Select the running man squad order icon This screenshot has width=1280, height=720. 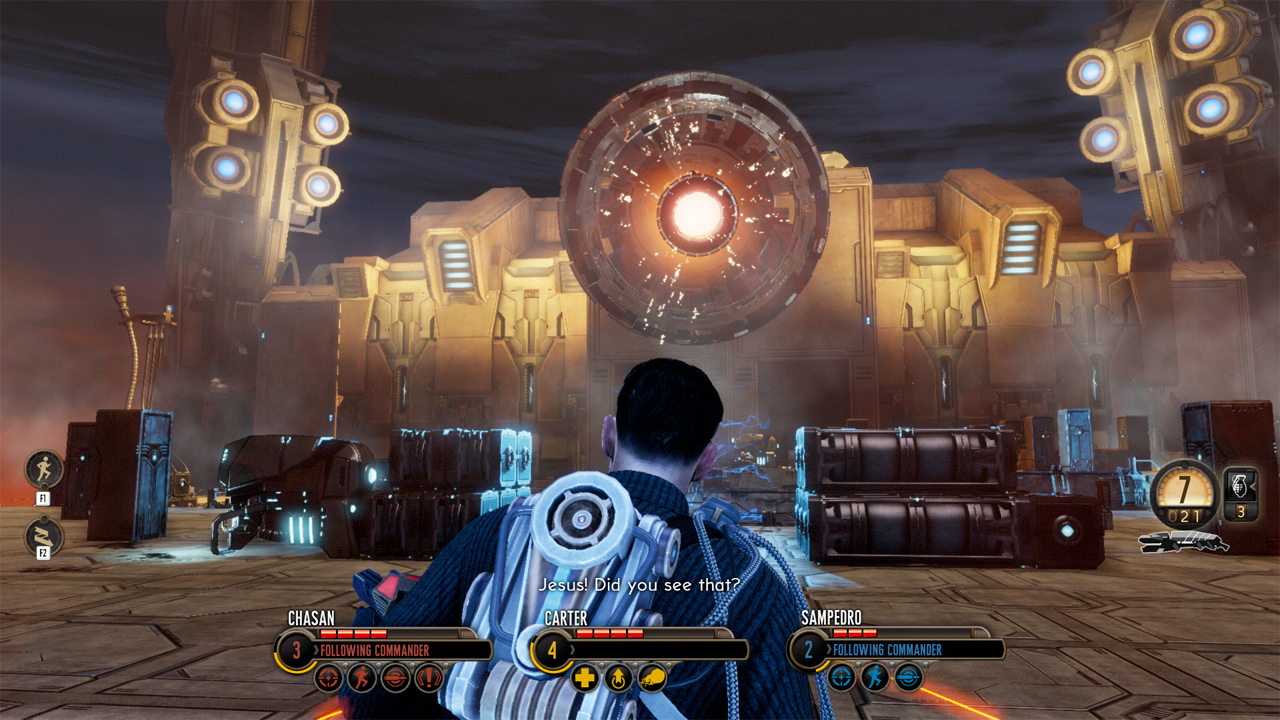(x=44, y=469)
